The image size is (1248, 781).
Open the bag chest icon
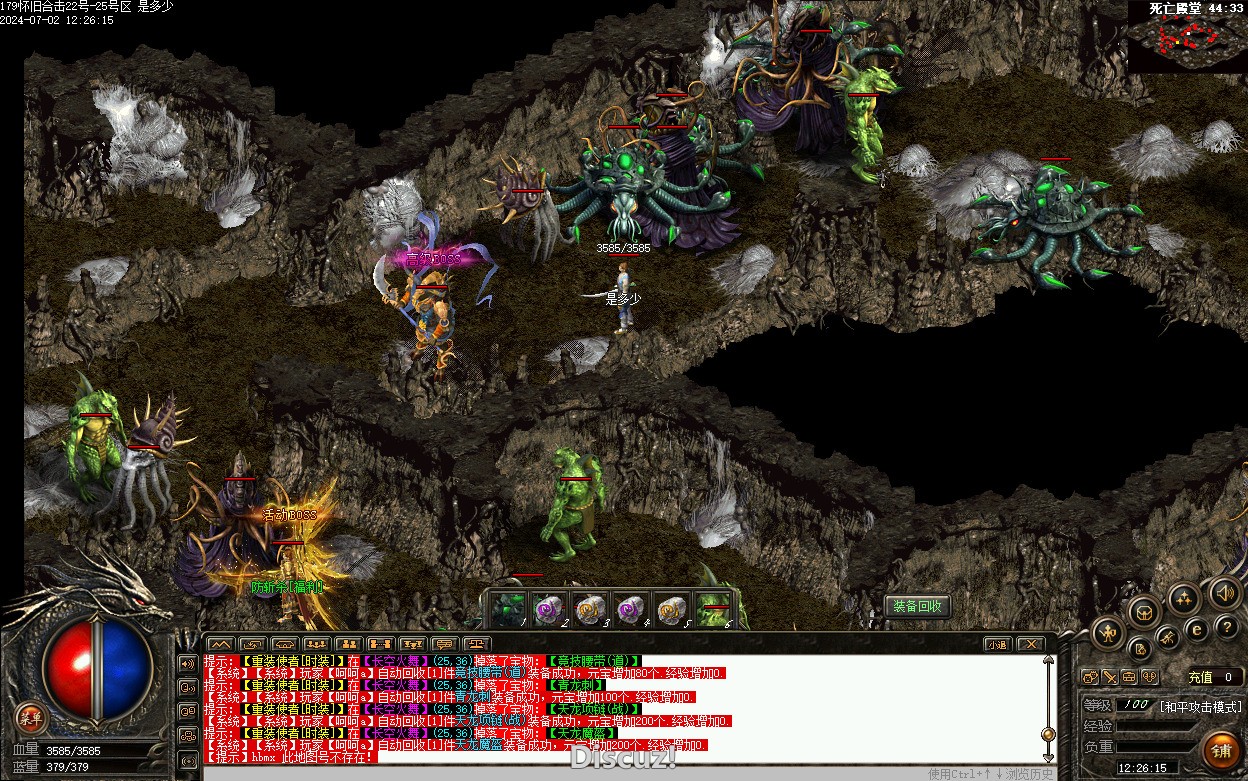1144,611
